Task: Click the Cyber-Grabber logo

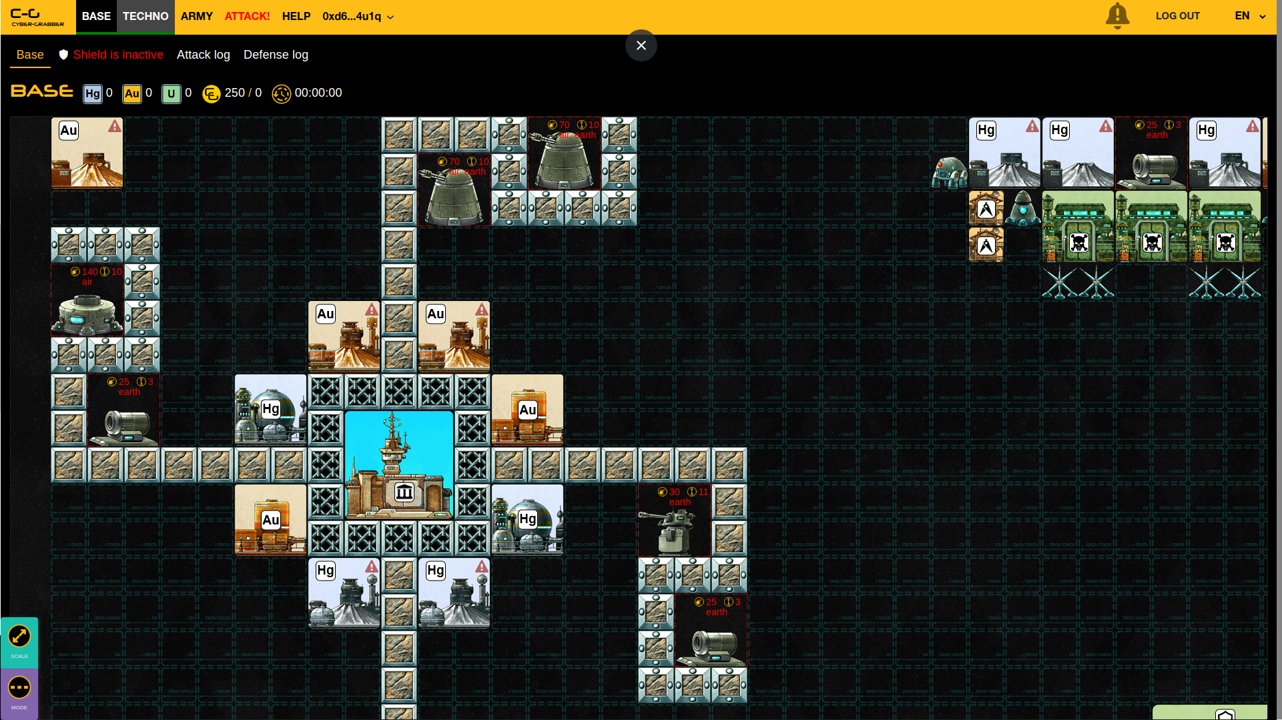Action: pyautogui.click(x=38, y=17)
